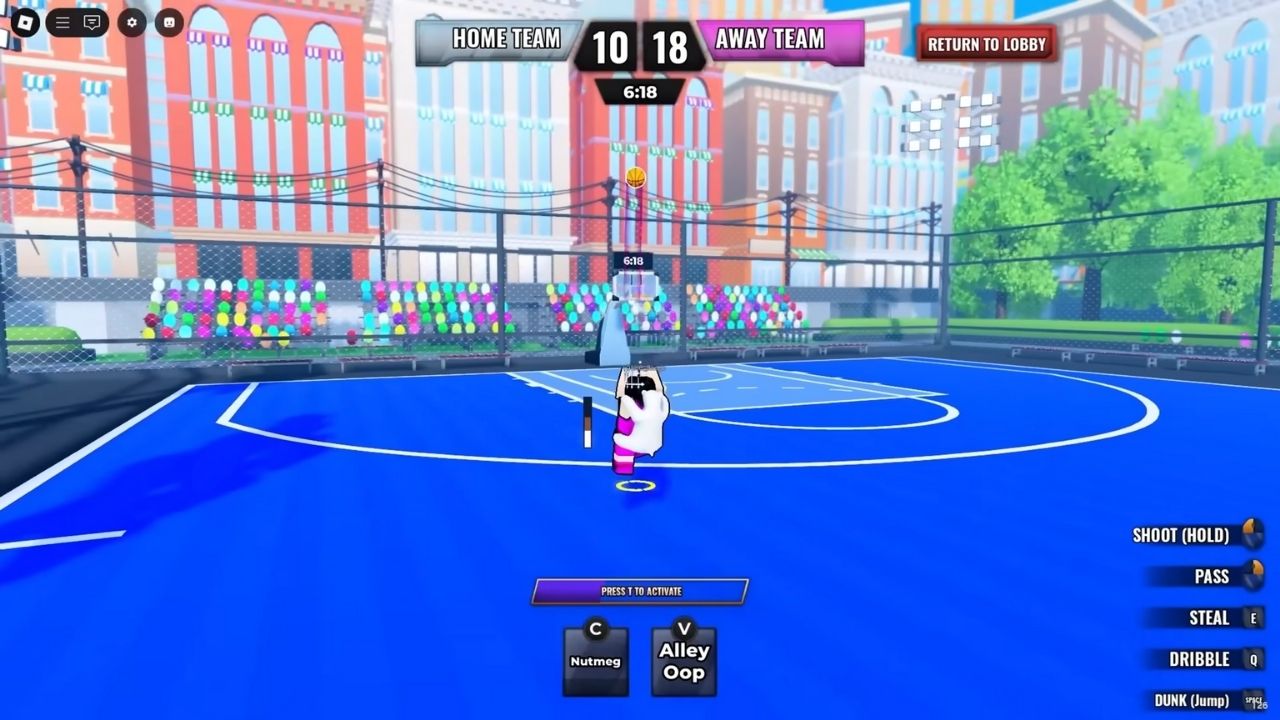Toggle the E keybind for Steal

pyautogui.click(x=1253, y=618)
